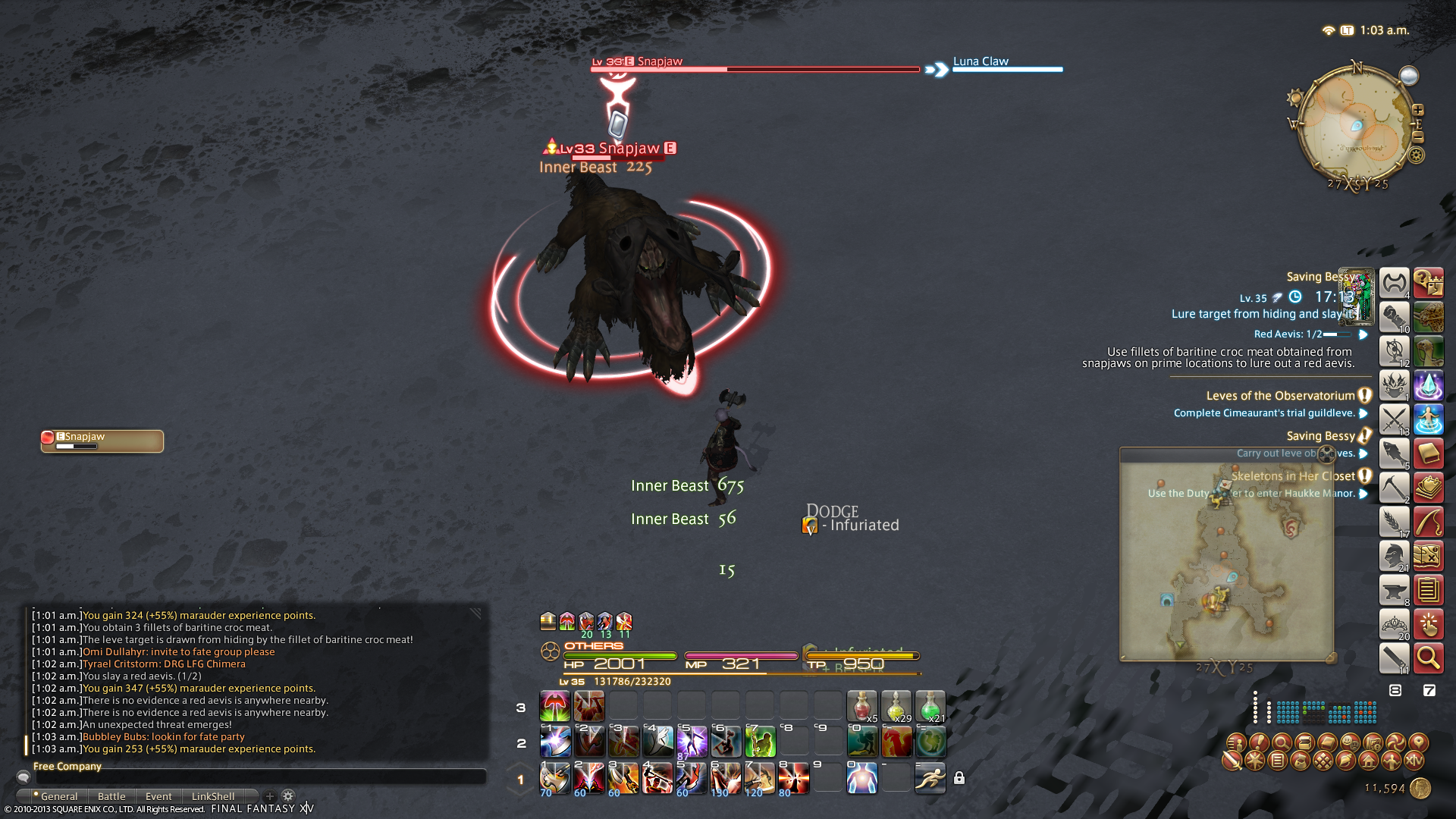Open the treasure map icon in sidebar
1456x819 pixels.
tap(1428, 556)
